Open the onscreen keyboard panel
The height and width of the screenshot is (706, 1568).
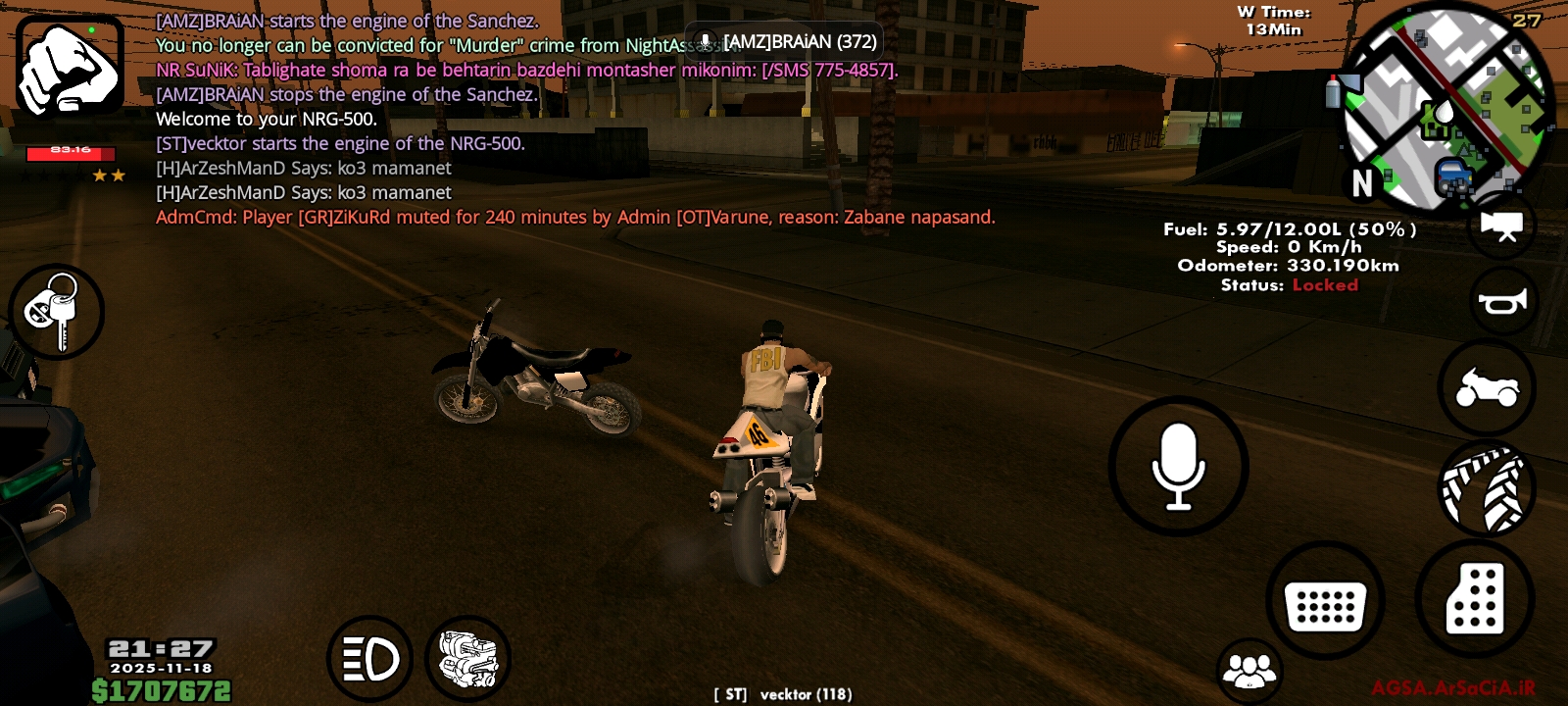pyautogui.click(x=1325, y=602)
